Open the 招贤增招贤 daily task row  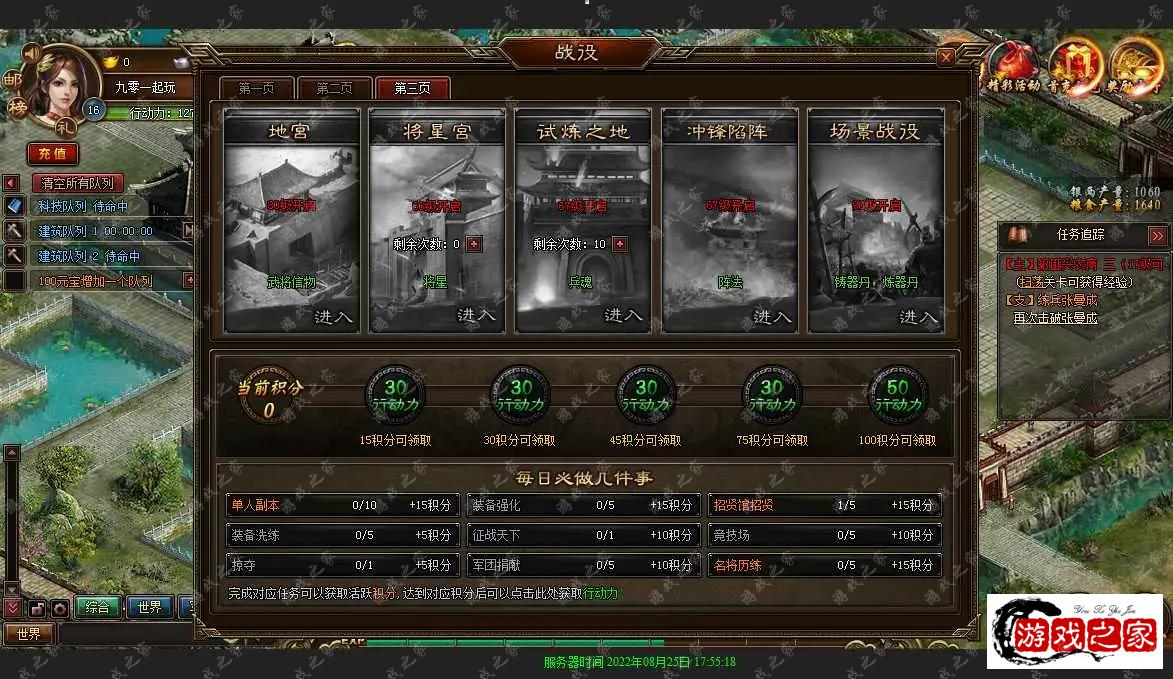[x=825, y=505]
